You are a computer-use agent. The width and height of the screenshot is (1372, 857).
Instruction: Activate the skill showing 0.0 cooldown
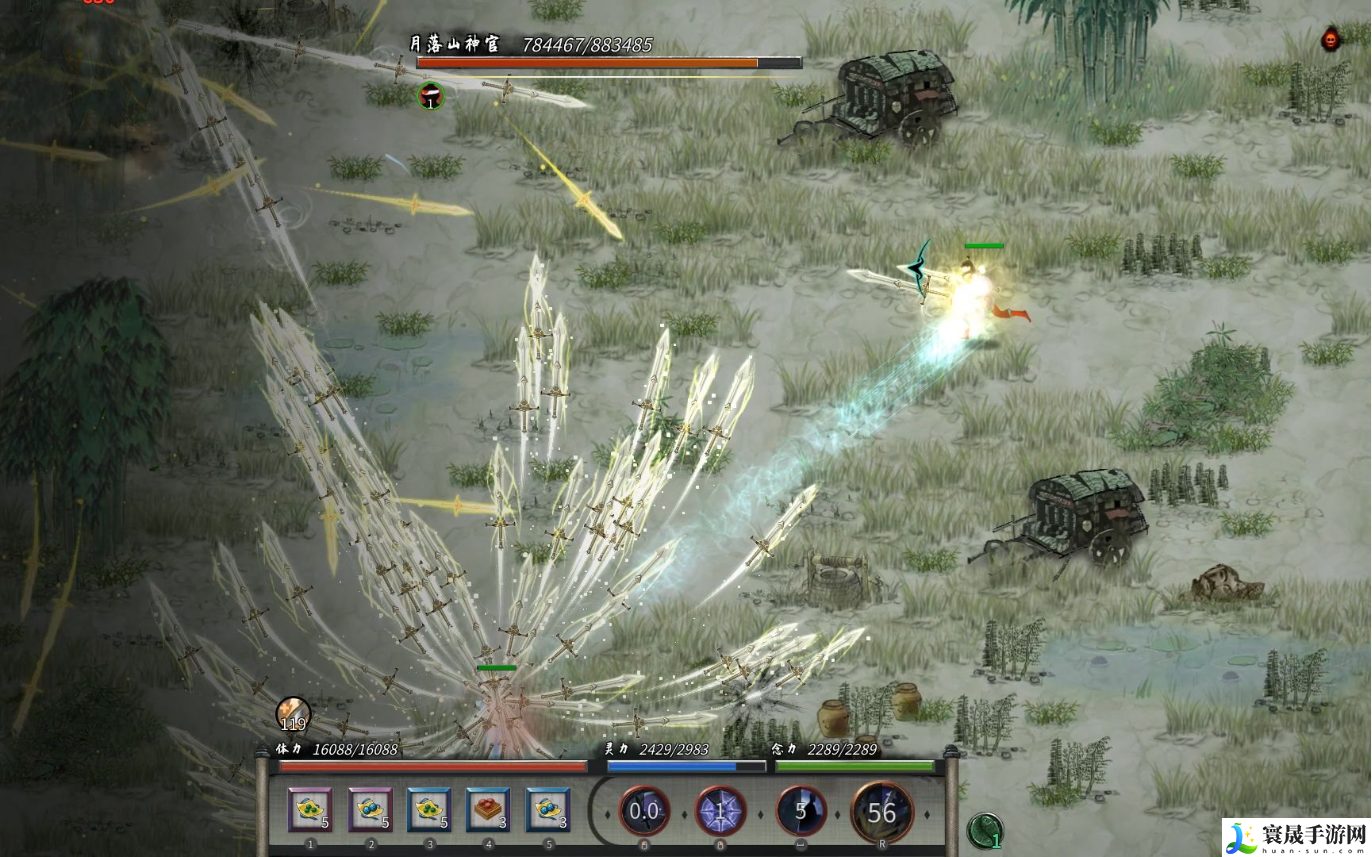click(644, 811)
